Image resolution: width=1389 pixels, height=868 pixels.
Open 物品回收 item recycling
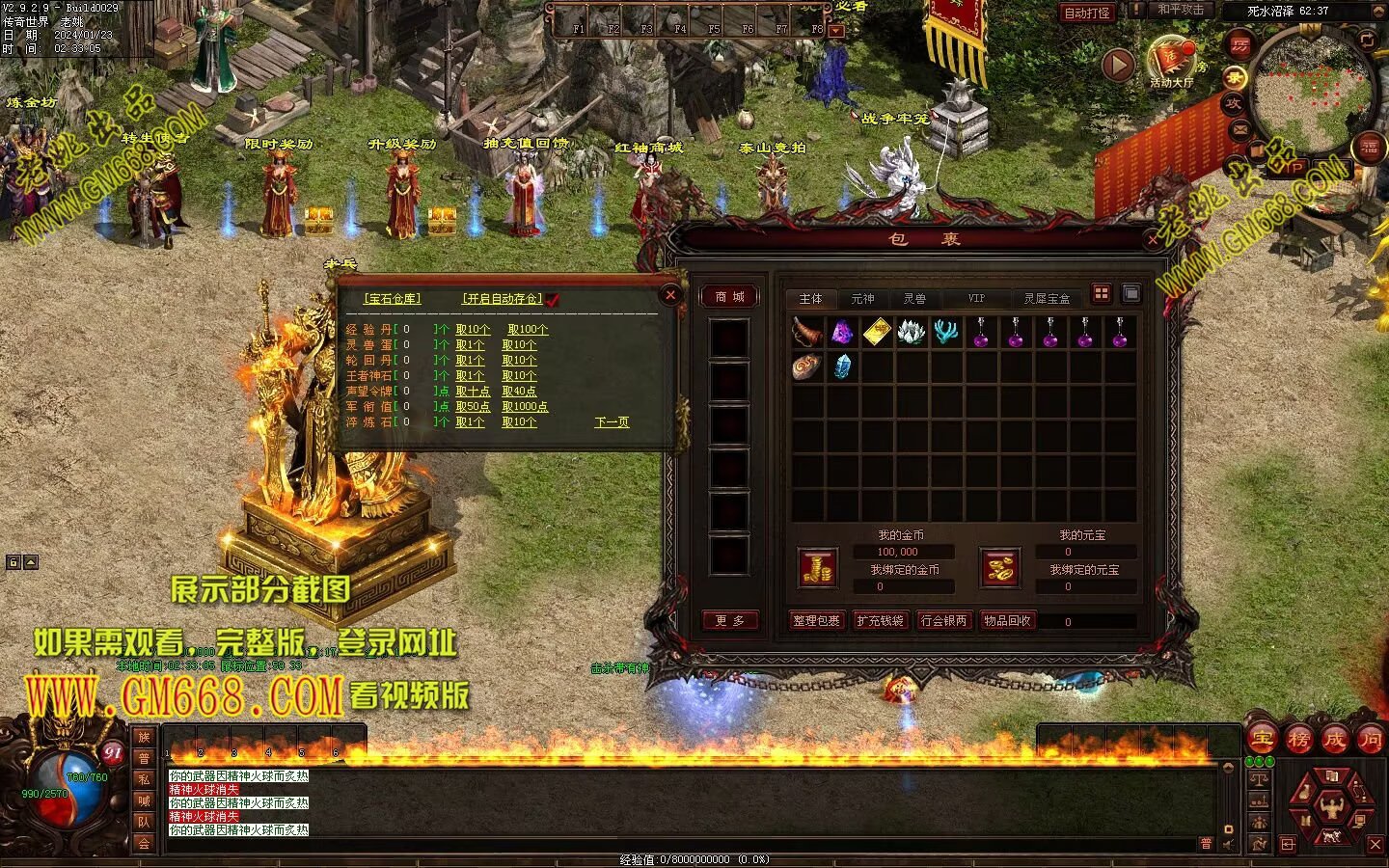click(x=1007, y=621)
